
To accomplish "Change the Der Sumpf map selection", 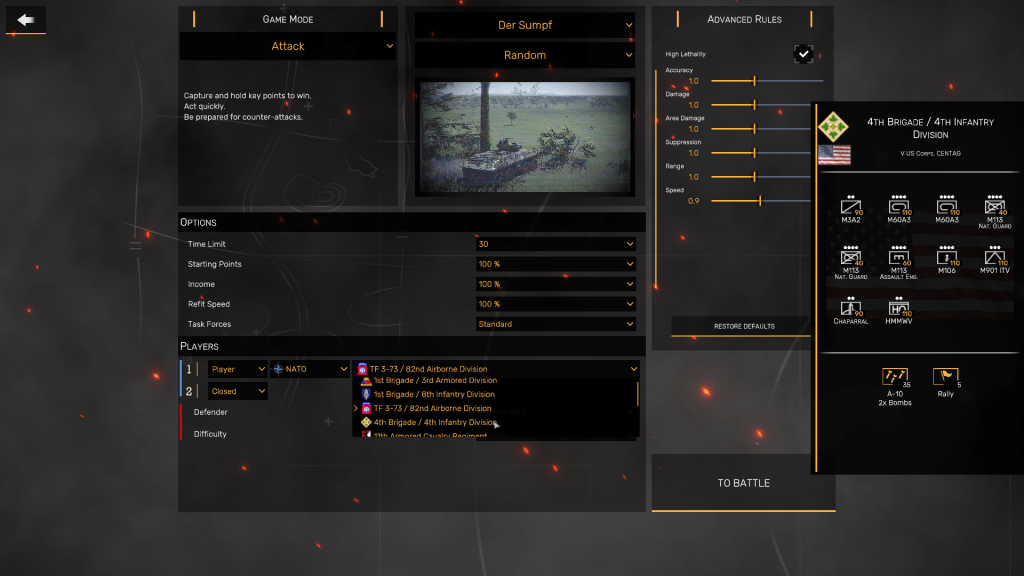I will (525, 25).
